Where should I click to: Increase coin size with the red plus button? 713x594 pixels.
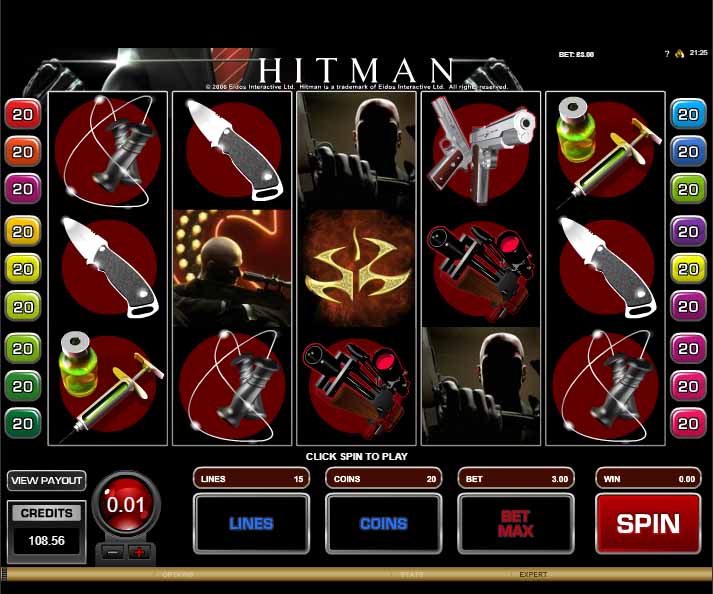tap(138, 552)
